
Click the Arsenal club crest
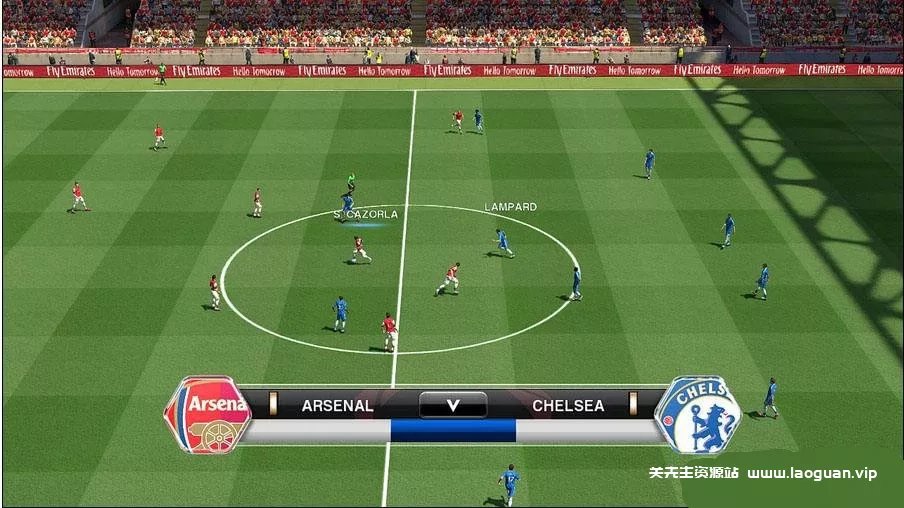tap(208, 415)
